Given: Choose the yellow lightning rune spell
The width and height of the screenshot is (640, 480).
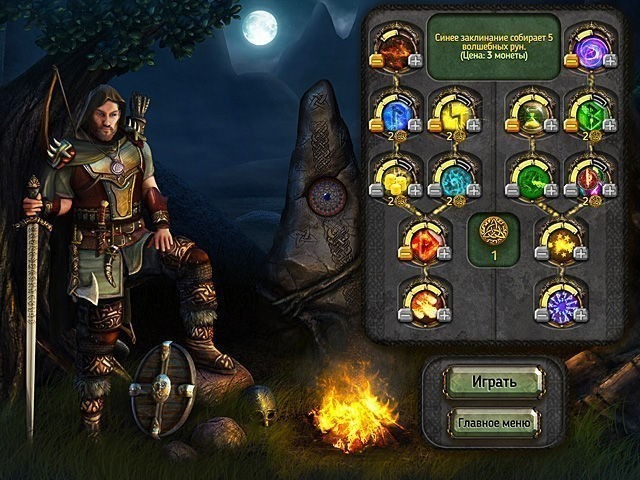Looking at the screenshot, I should pyautogui.click(x=449, y=108).
